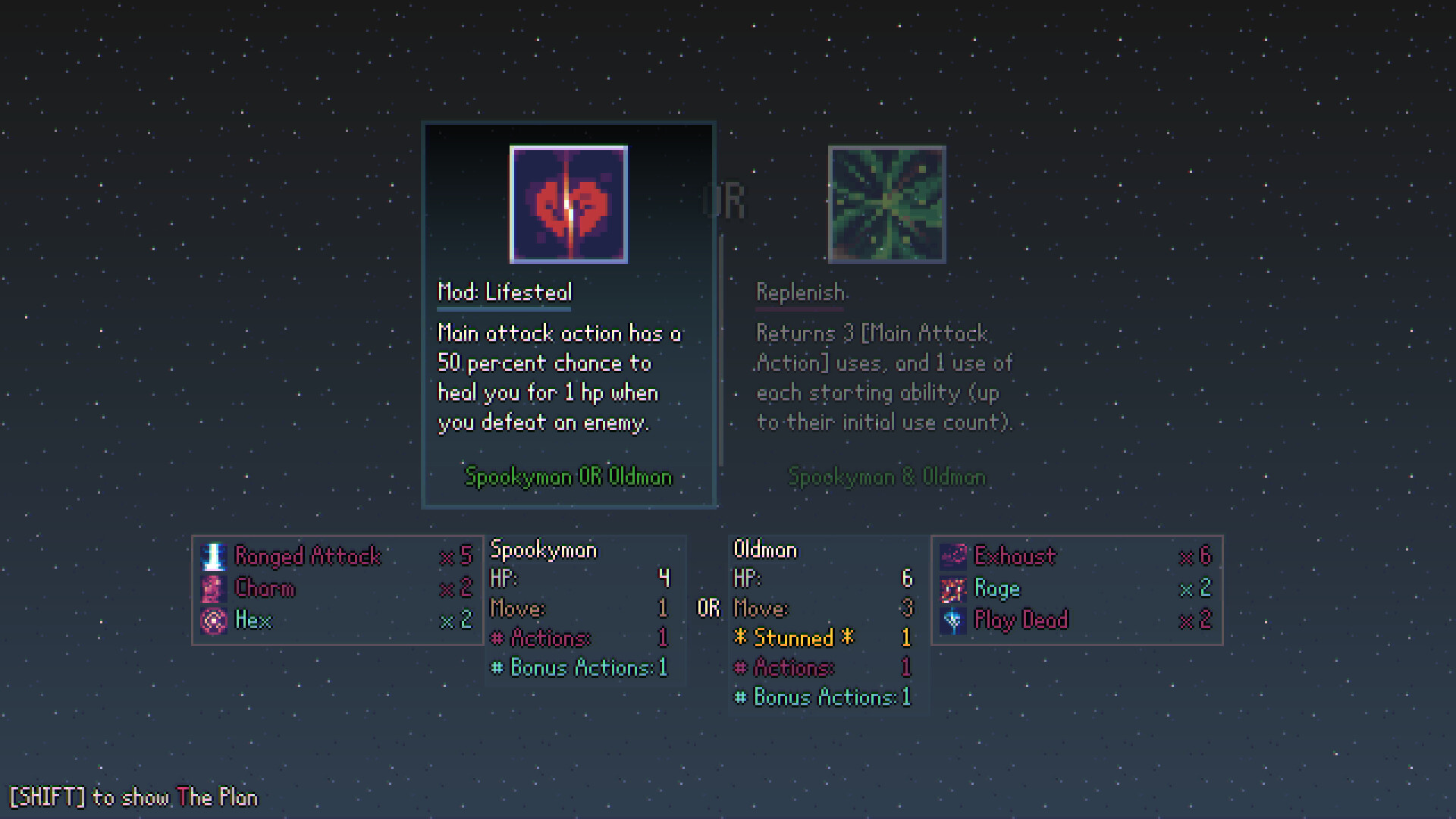Click the Exhaust ability icon
1456x819 pixels.
coord(952,556)
